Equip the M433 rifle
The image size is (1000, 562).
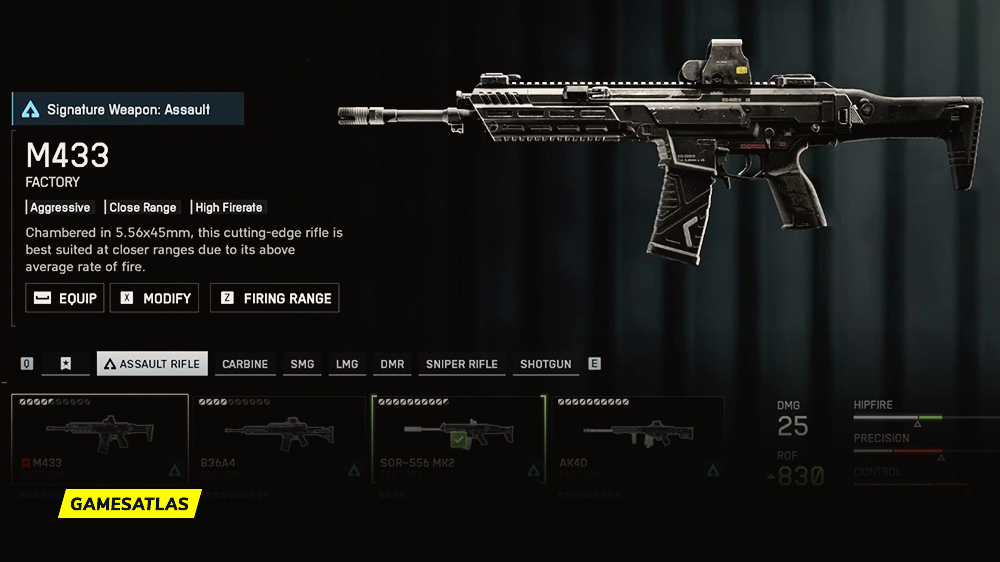pos(65,298)
